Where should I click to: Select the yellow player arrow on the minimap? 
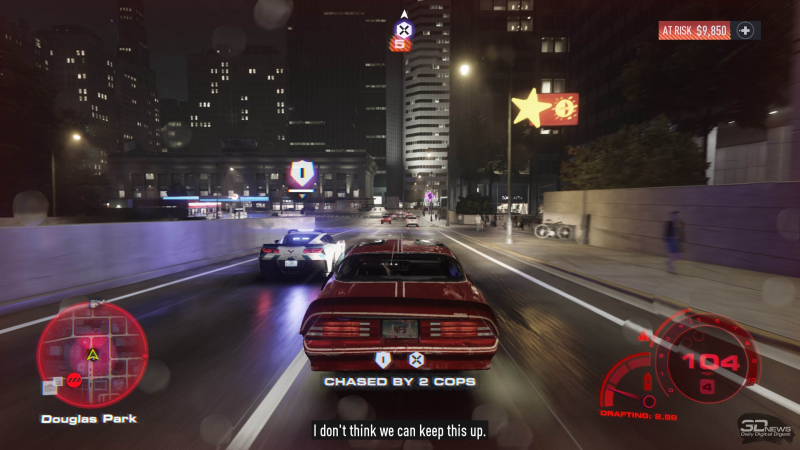(92, 354)
